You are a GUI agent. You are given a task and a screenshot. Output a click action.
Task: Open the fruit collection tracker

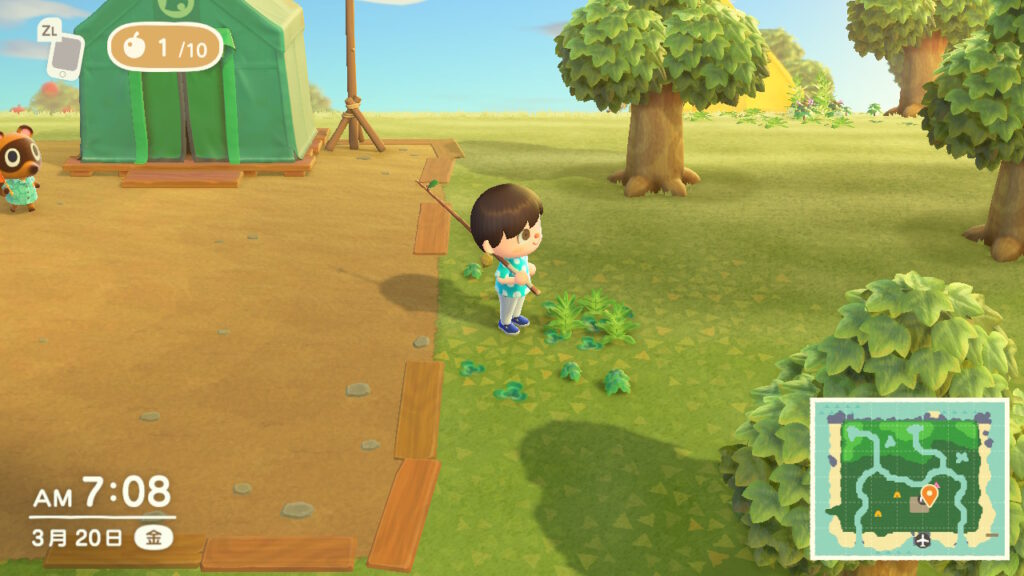point(165,47)
